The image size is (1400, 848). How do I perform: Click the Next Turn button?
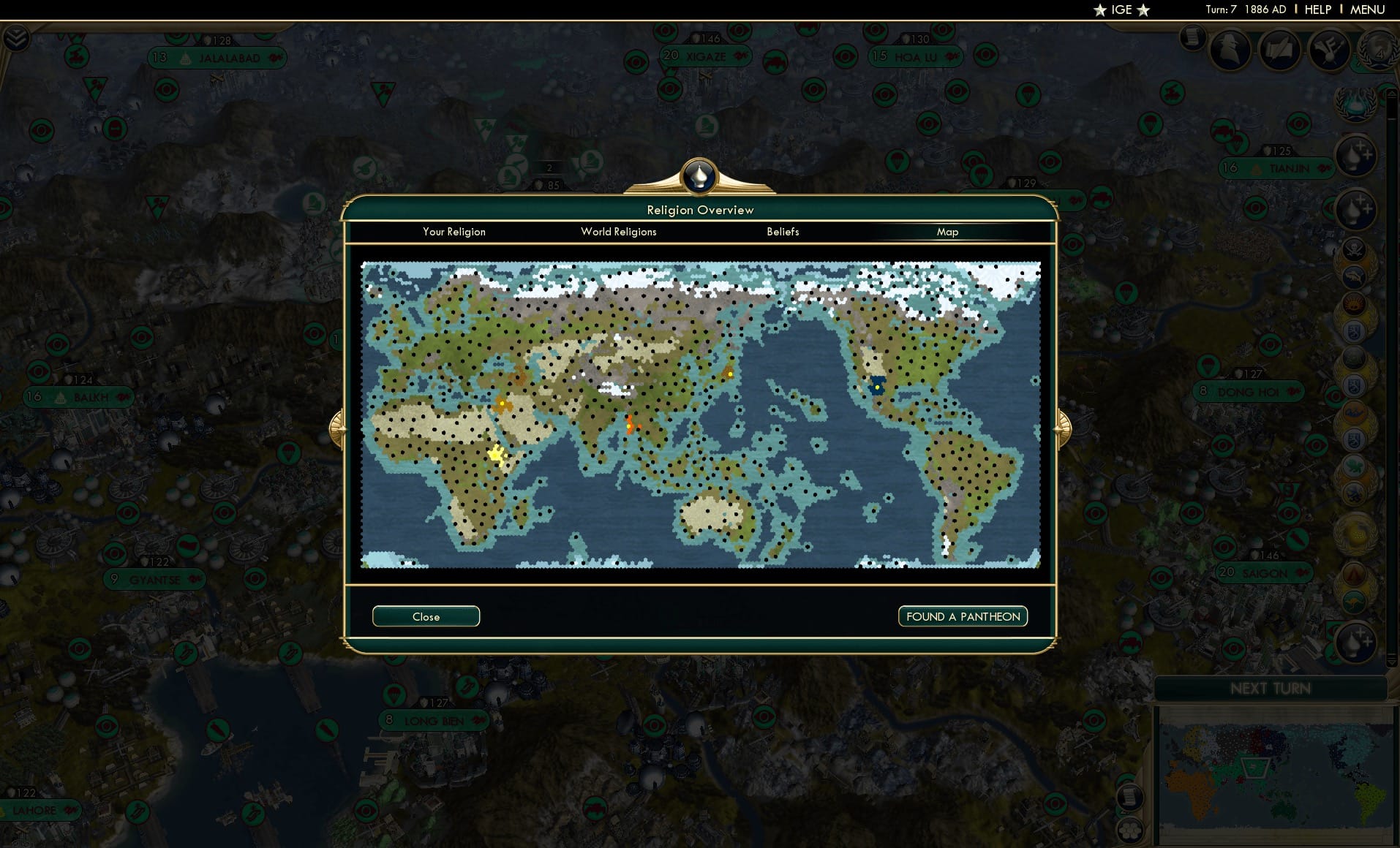[1271, 688]
